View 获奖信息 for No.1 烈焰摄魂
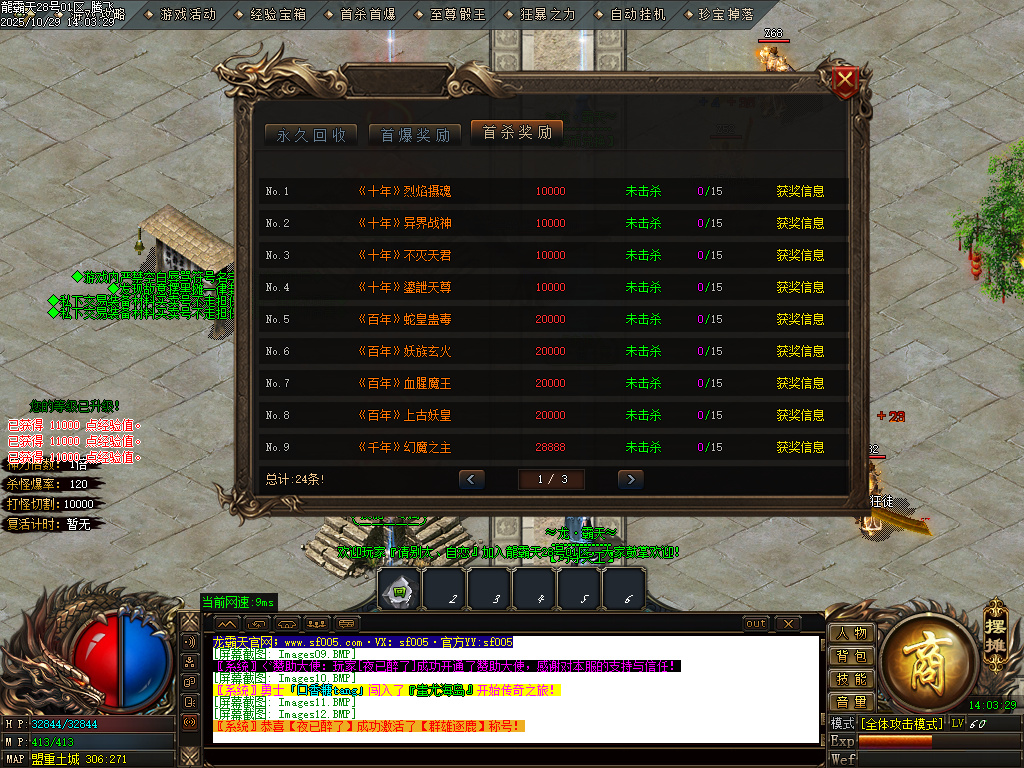 [x=800, y=191]
